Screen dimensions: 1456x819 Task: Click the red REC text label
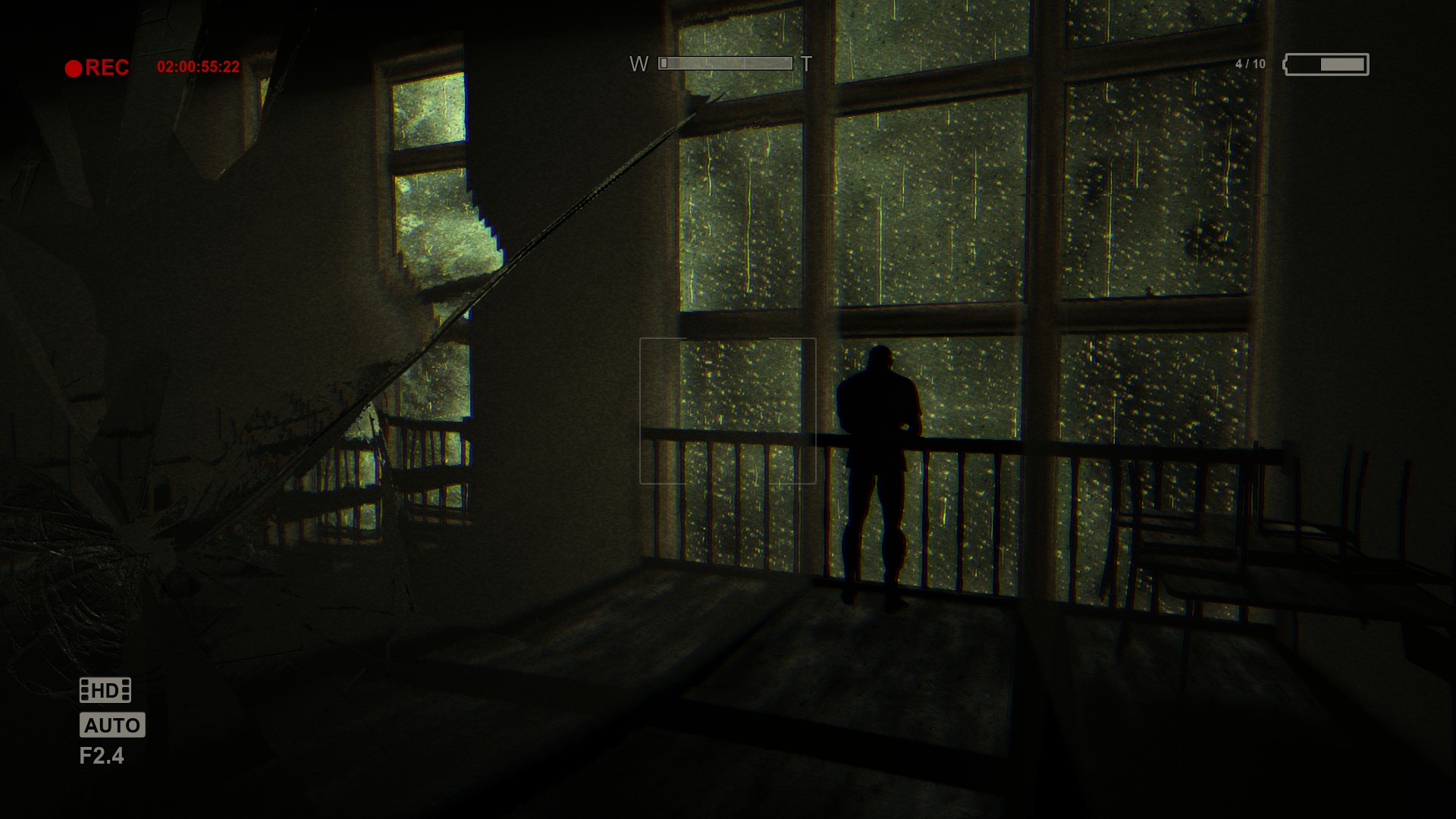(108, 67)
